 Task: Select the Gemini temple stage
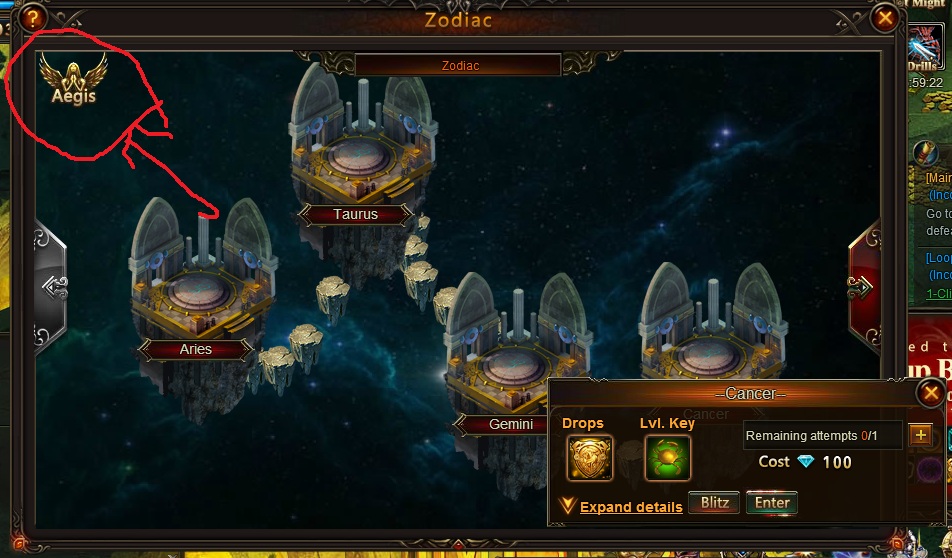tap(510, 360)
